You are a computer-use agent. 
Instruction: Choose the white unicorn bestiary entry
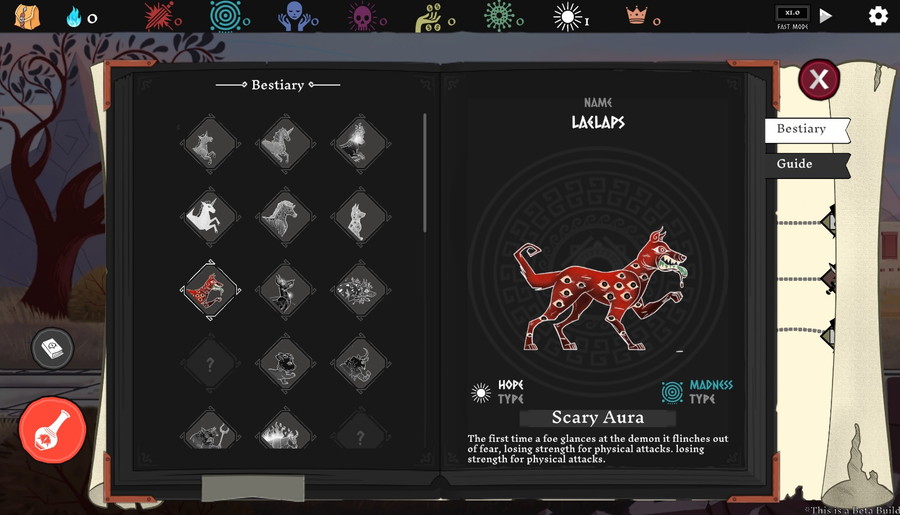[x=210, y=214]
